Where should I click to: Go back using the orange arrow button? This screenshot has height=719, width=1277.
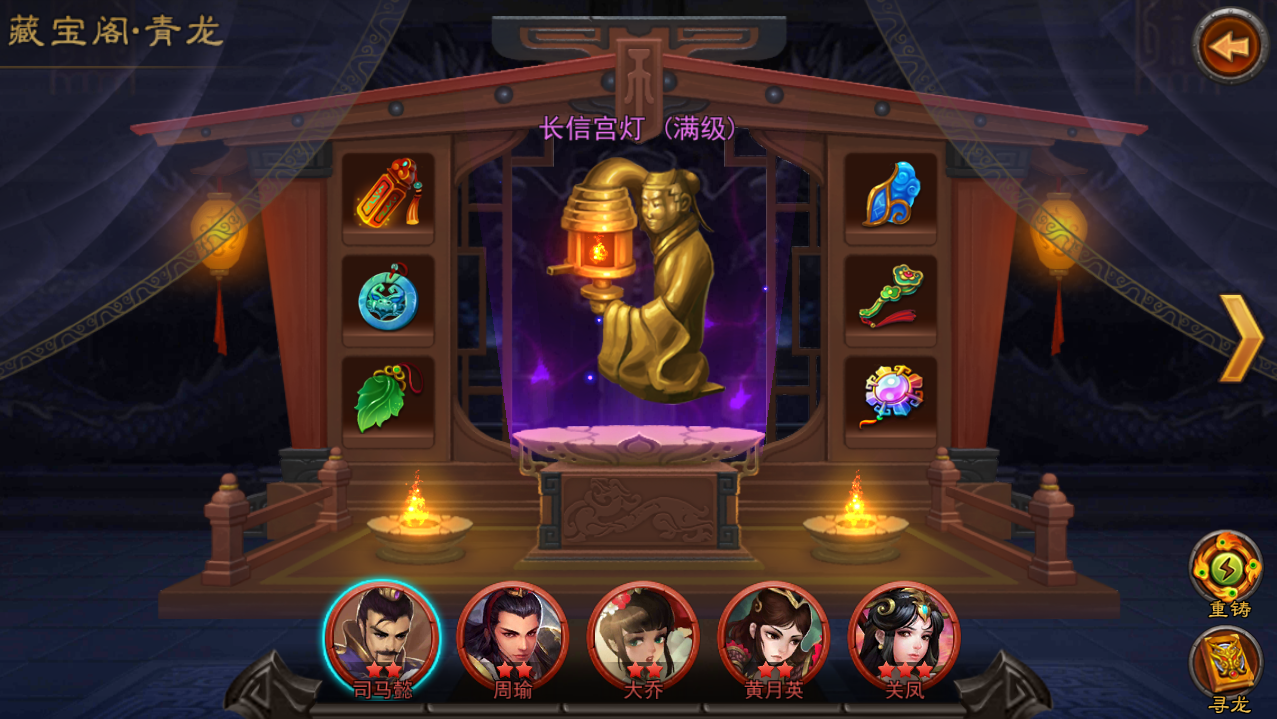tap(1230, 45)
